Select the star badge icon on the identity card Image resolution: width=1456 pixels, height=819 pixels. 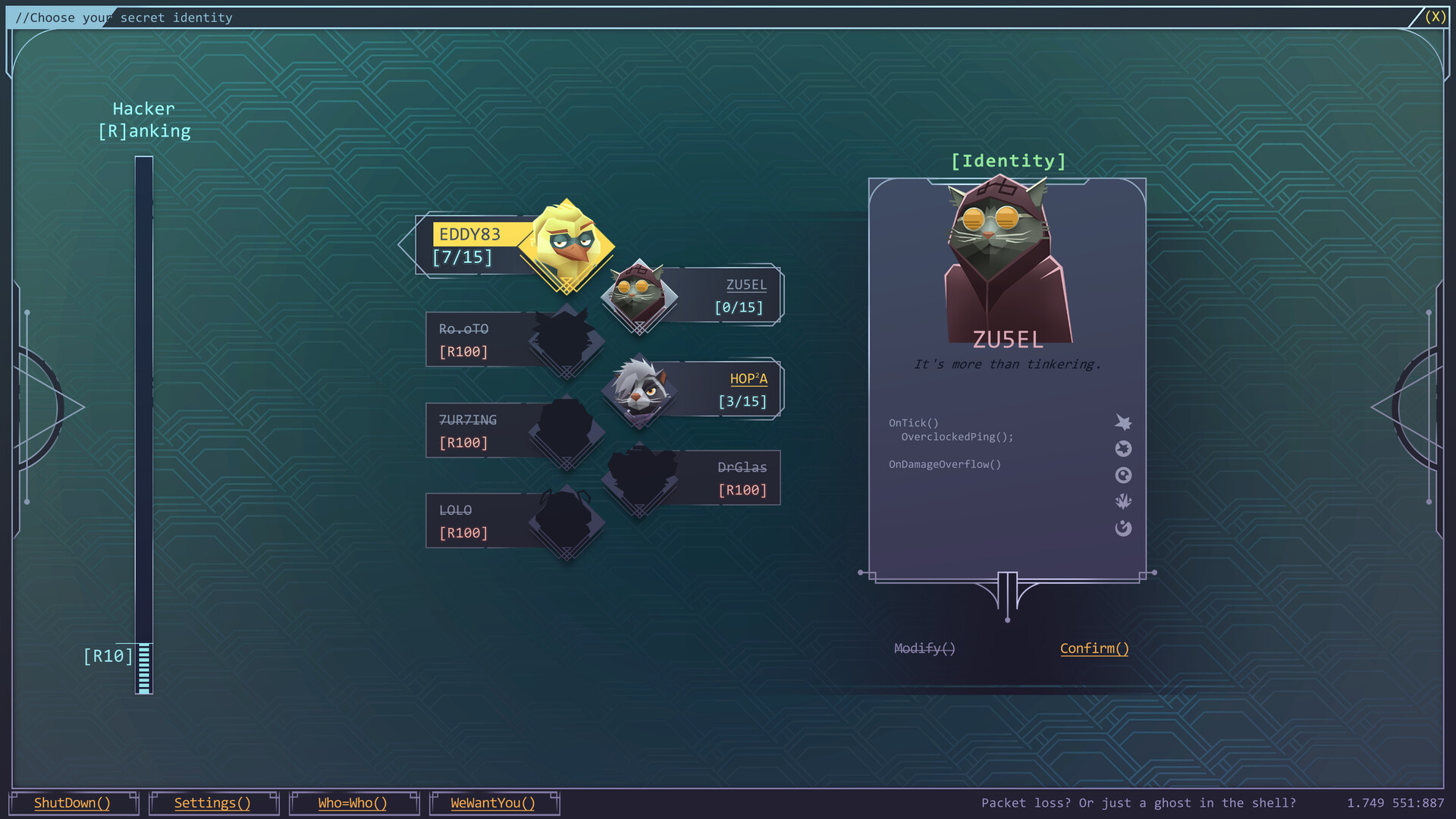[1124, 422]
